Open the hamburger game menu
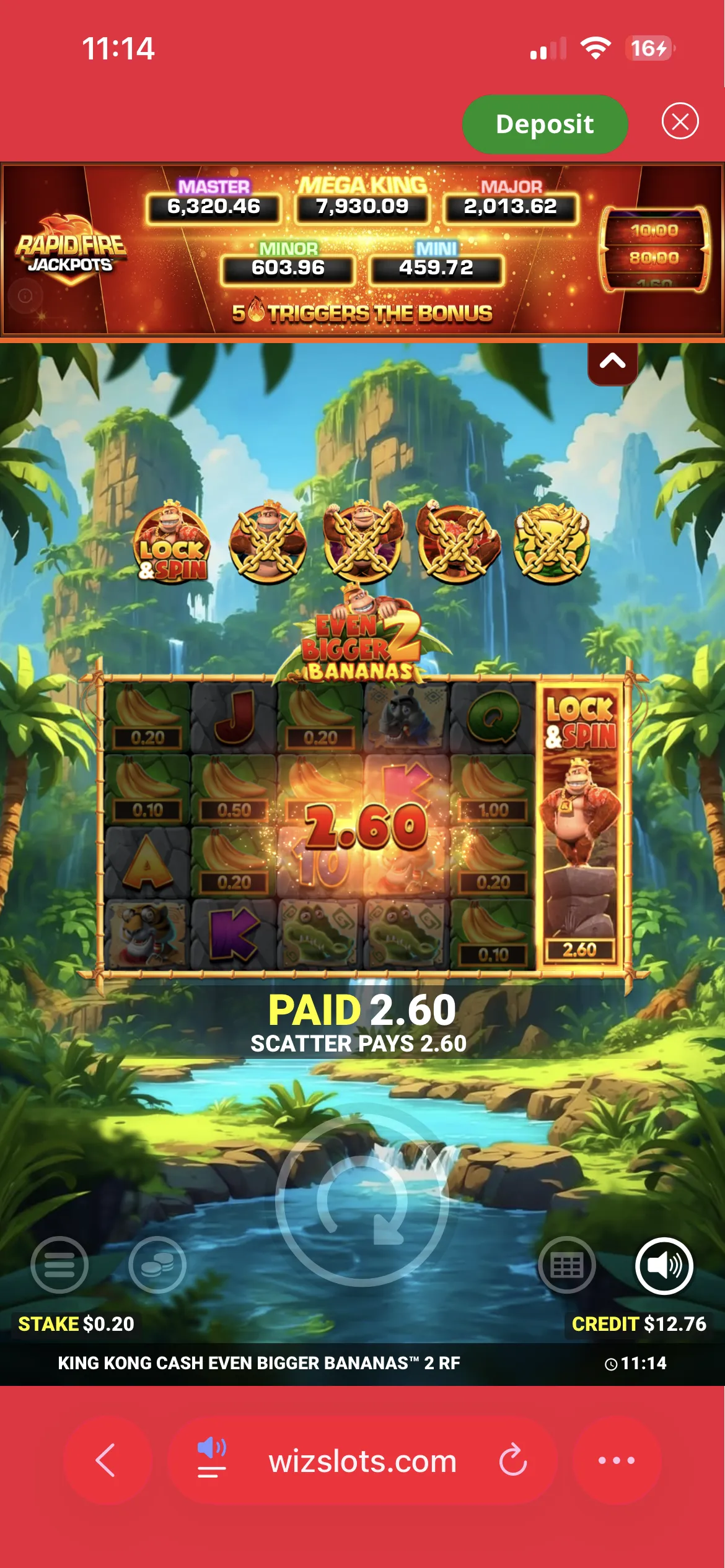The image size is (725, 1568). pyautogui.click(x=59, y=1265)
